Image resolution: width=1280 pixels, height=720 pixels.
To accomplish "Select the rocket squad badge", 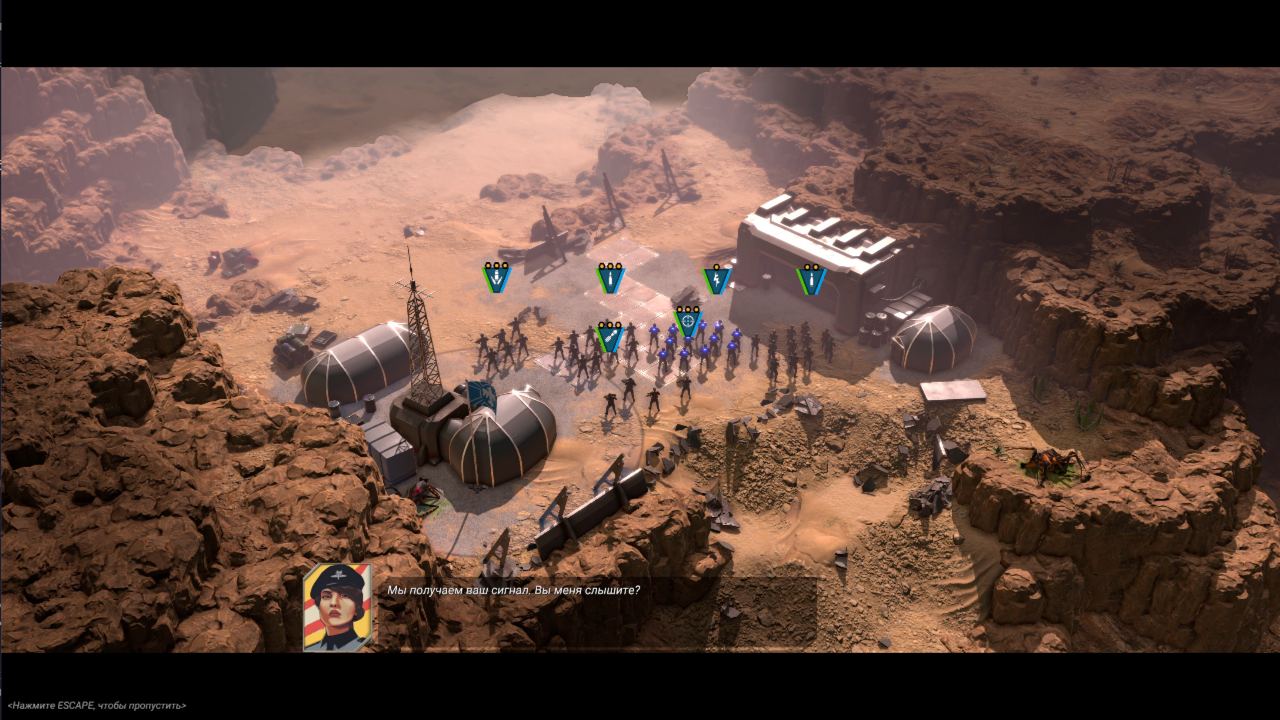I will click(x=609, y=336).
